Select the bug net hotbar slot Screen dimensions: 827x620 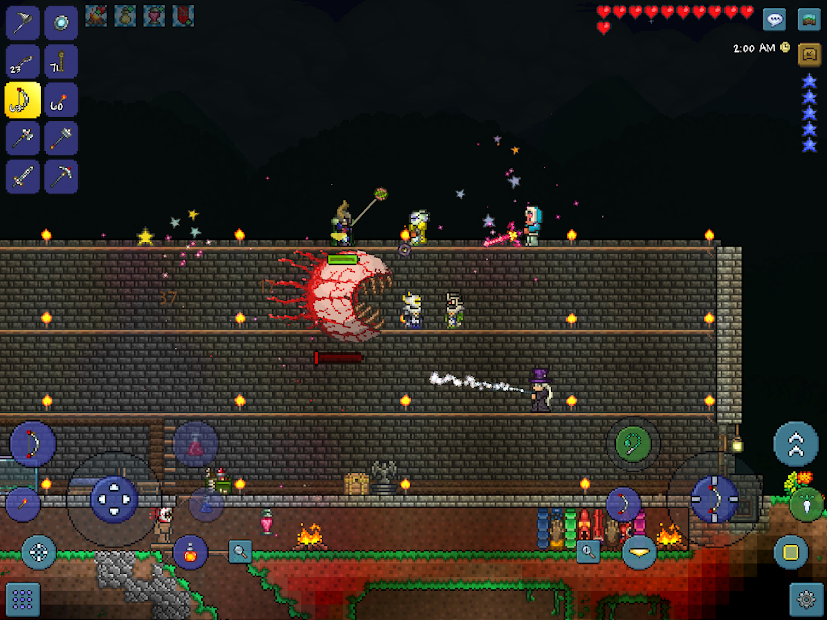[x=22, y=23]
